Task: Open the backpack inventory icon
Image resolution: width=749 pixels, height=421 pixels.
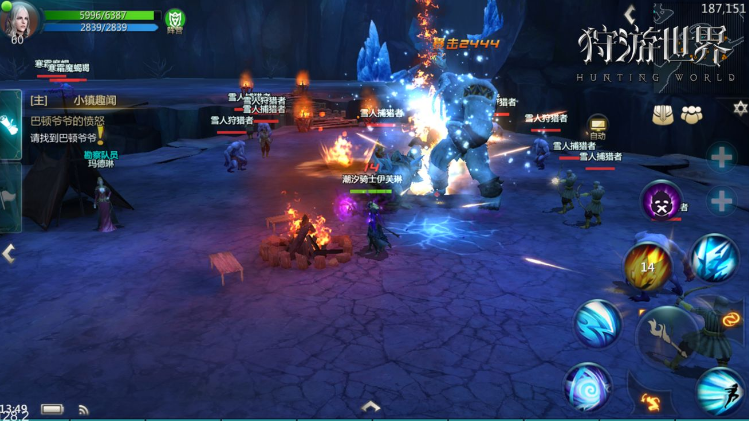Action: point(663,115)
